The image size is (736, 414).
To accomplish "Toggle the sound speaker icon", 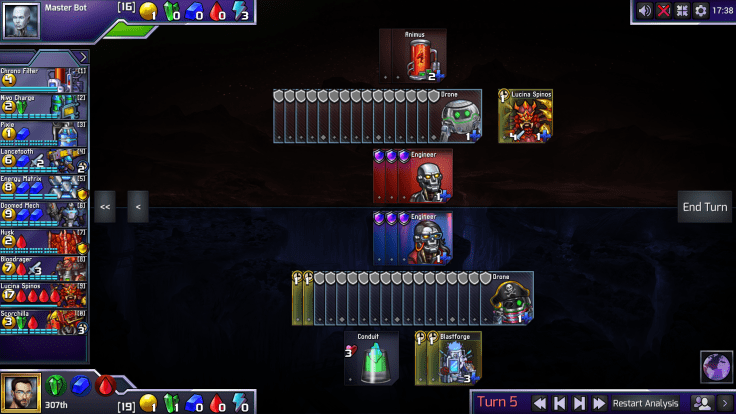I will click(x=644, y=10).
